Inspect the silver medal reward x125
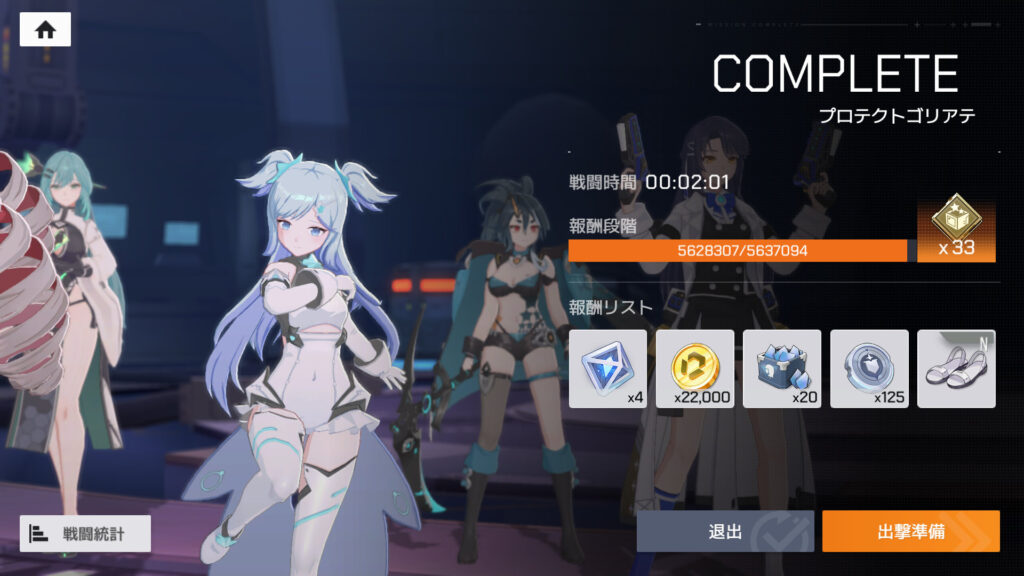The width and height of the screenshot is (1024, 576). [869, 368]
